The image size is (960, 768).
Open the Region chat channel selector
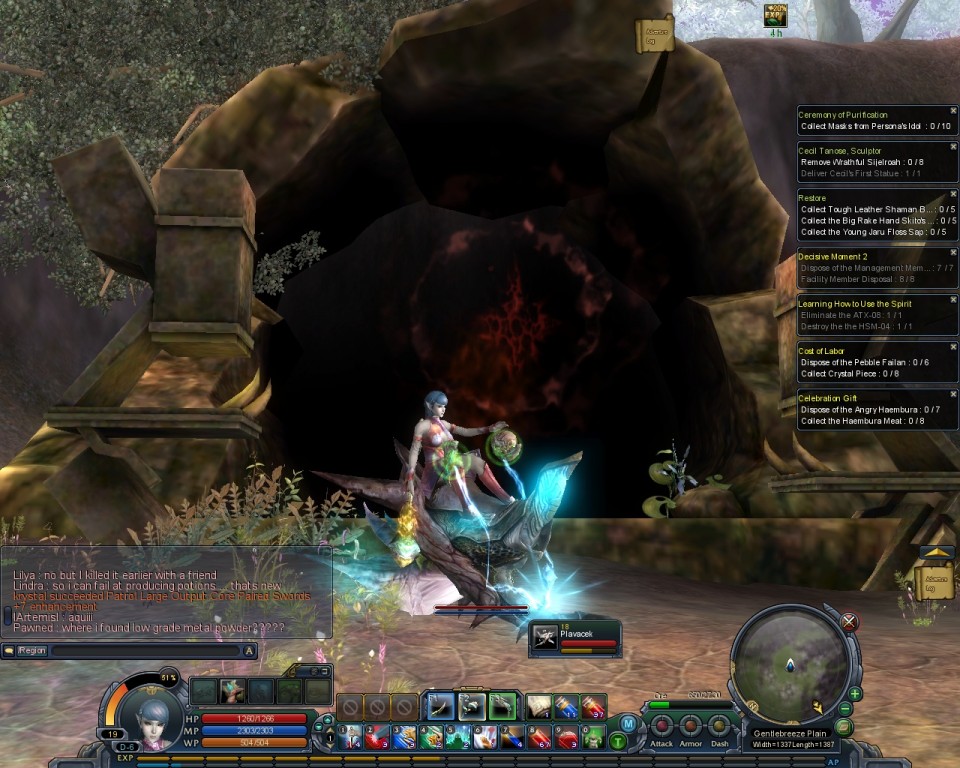tap(31, 651)
